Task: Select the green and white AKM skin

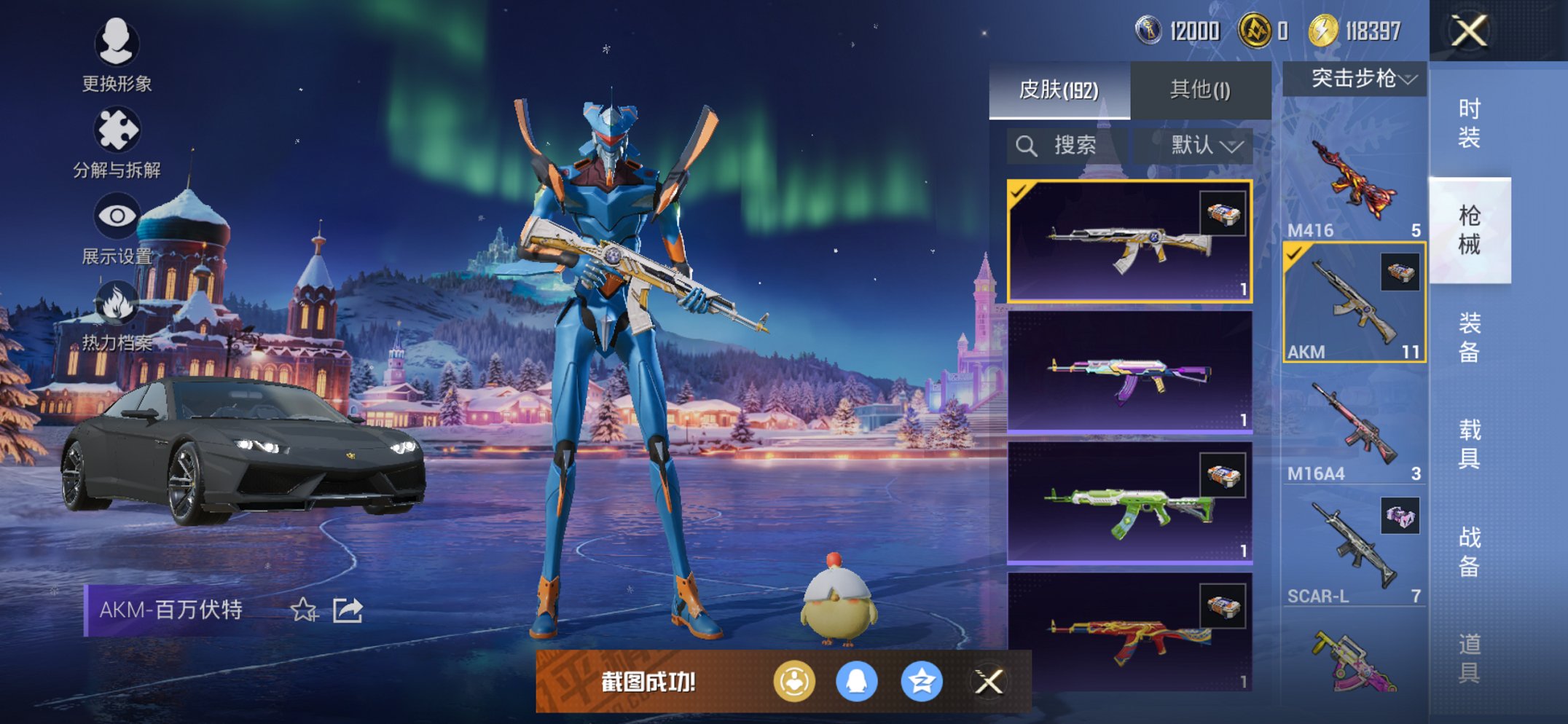Action: (x=1129, y=503)
